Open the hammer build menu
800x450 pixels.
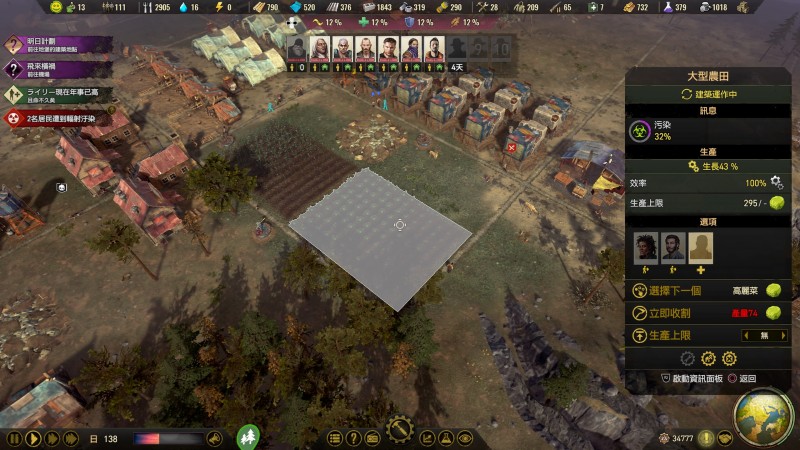(401, 430)
